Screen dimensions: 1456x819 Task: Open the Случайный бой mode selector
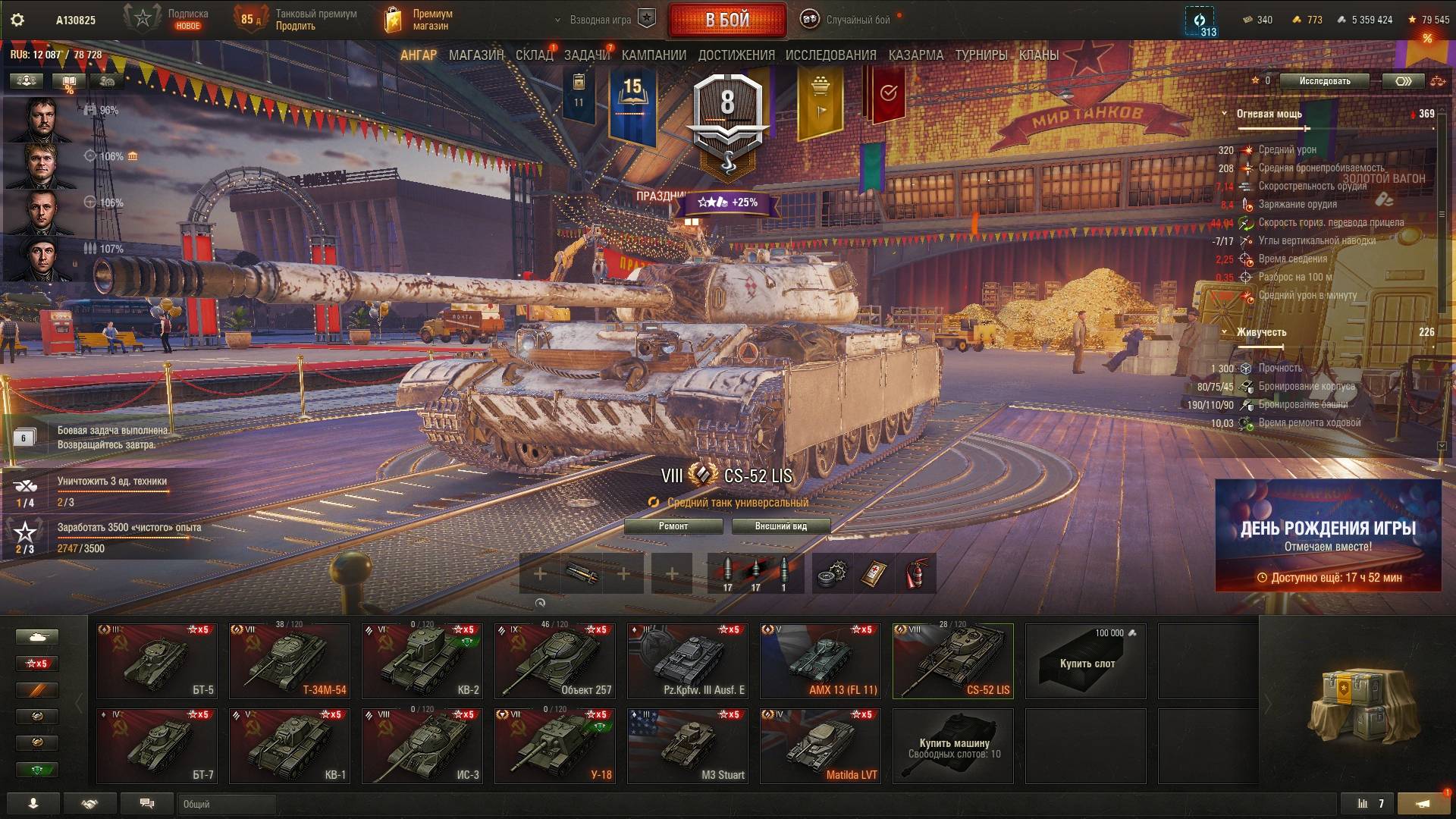[857, 20]
